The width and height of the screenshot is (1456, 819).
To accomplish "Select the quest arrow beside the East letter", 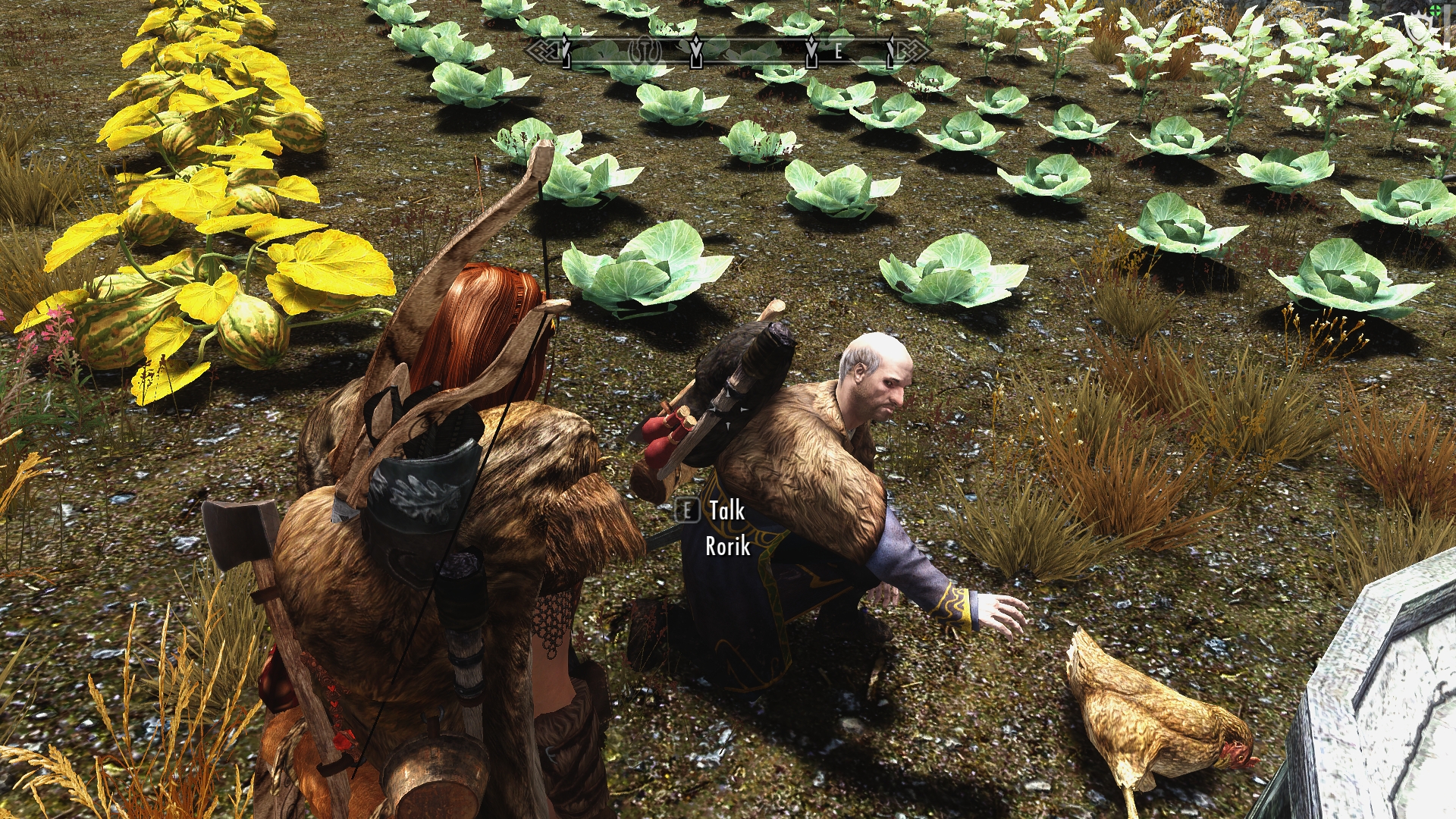I will coord(812,52).
